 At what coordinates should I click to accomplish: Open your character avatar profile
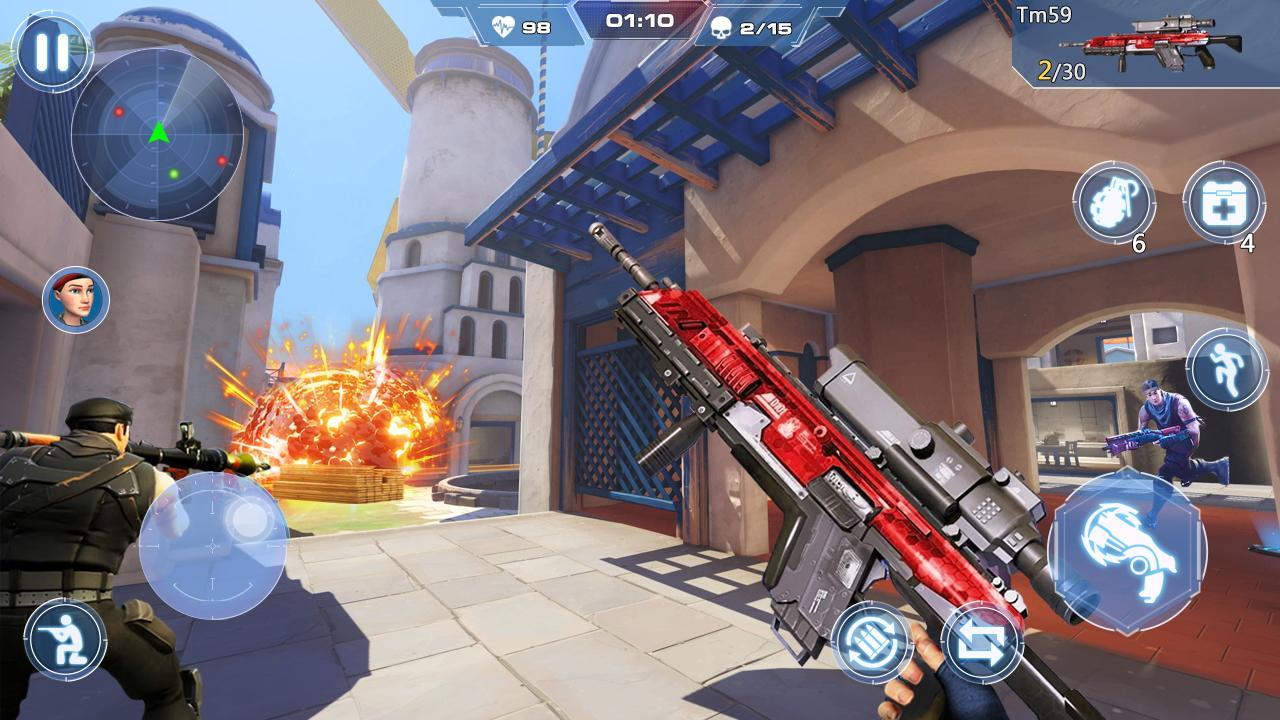[x=73, y=299]
